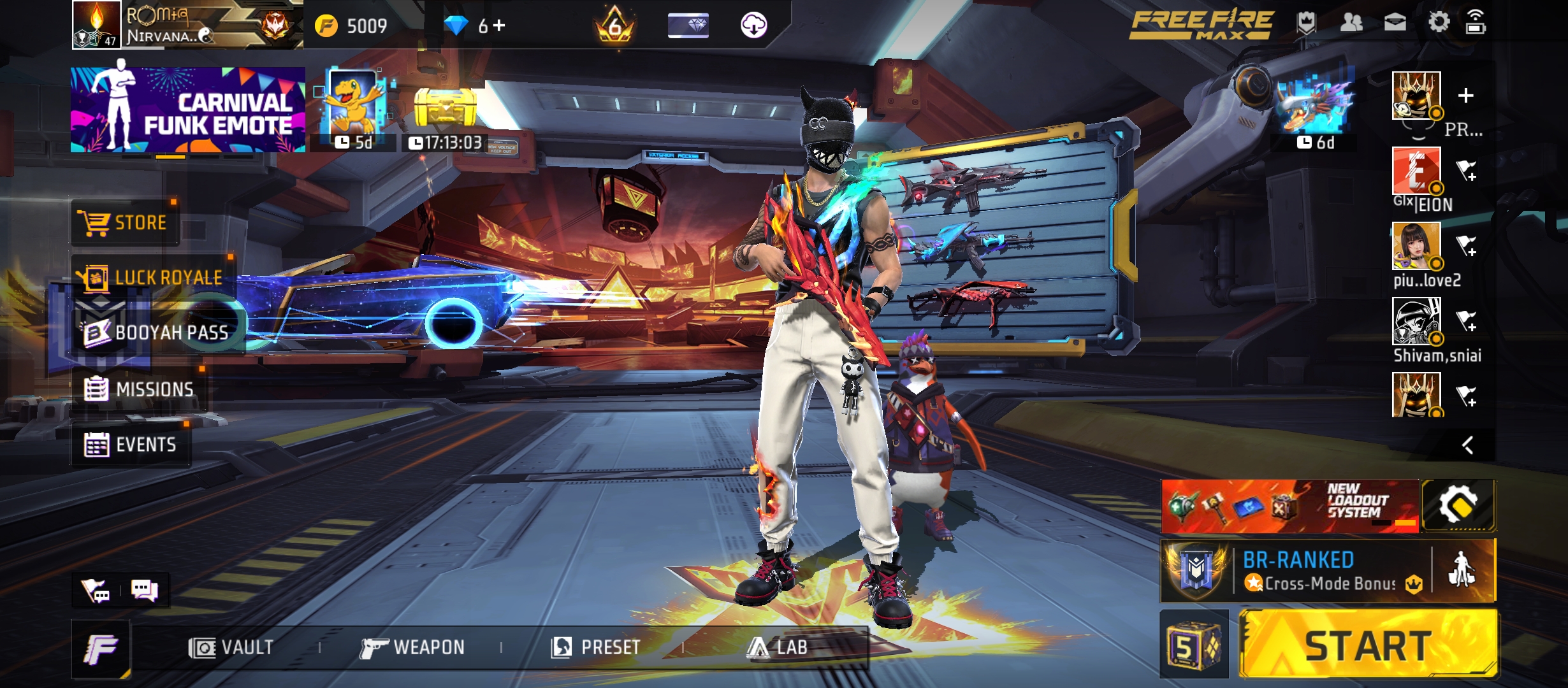Switch to the Preset tab
Viewport: 1568px width, 688px height.
(x=596, y=647)
